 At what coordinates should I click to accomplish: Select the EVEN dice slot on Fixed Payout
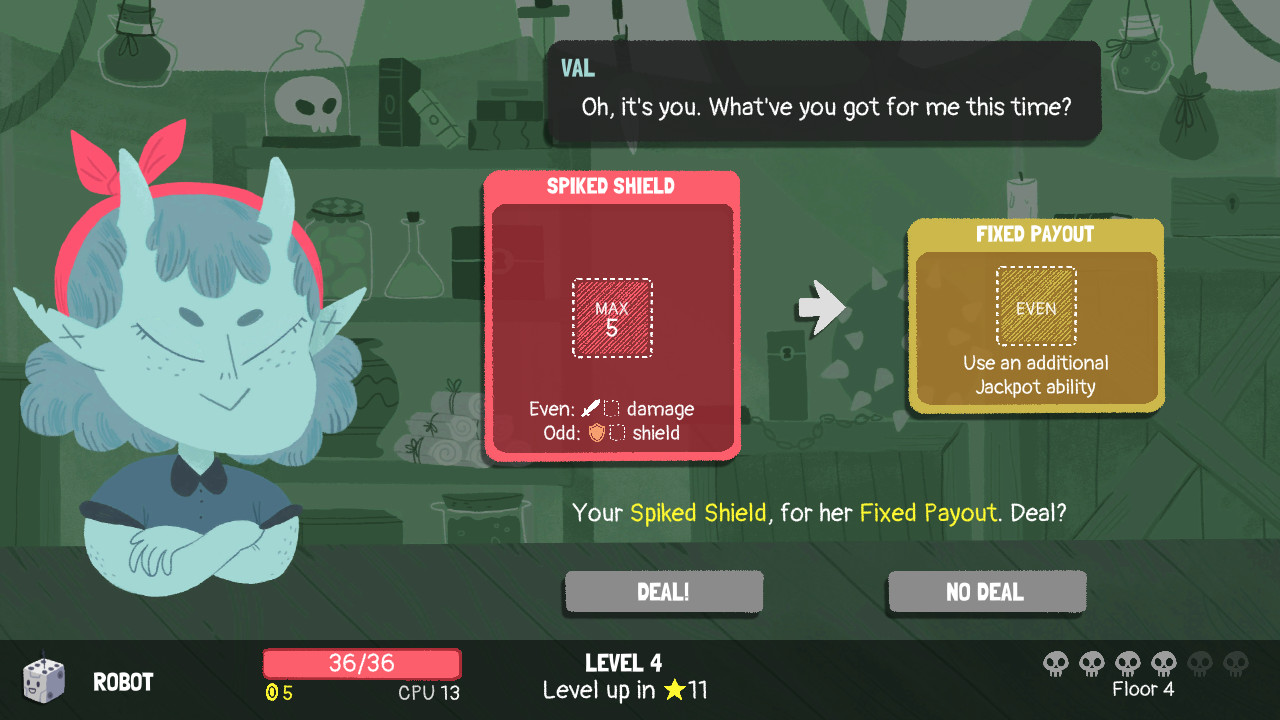(x=1036, y=306)
